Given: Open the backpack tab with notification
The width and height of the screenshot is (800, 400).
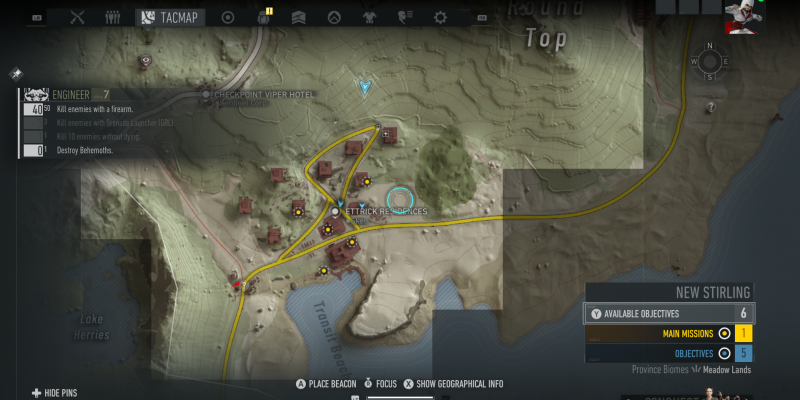Looking at the screenshot, I should pyautogui.click(x=265, y=17).
